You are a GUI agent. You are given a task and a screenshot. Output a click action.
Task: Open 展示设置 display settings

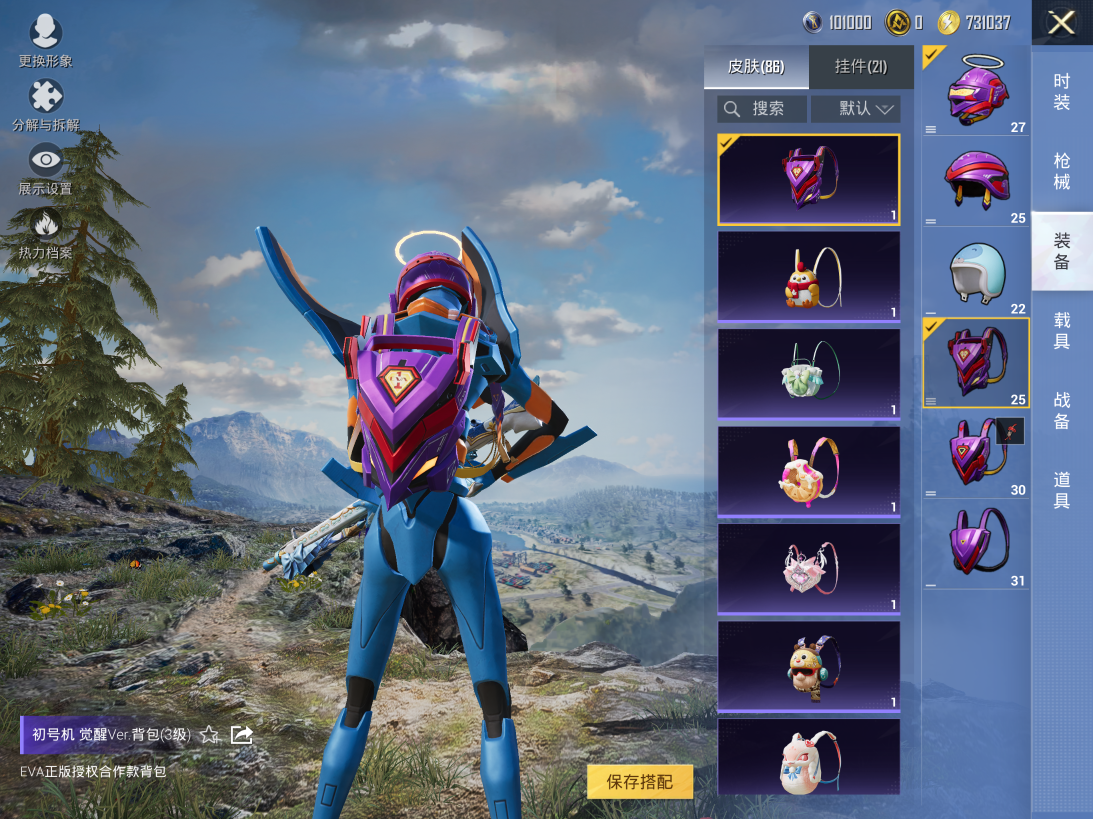(46, 166)
